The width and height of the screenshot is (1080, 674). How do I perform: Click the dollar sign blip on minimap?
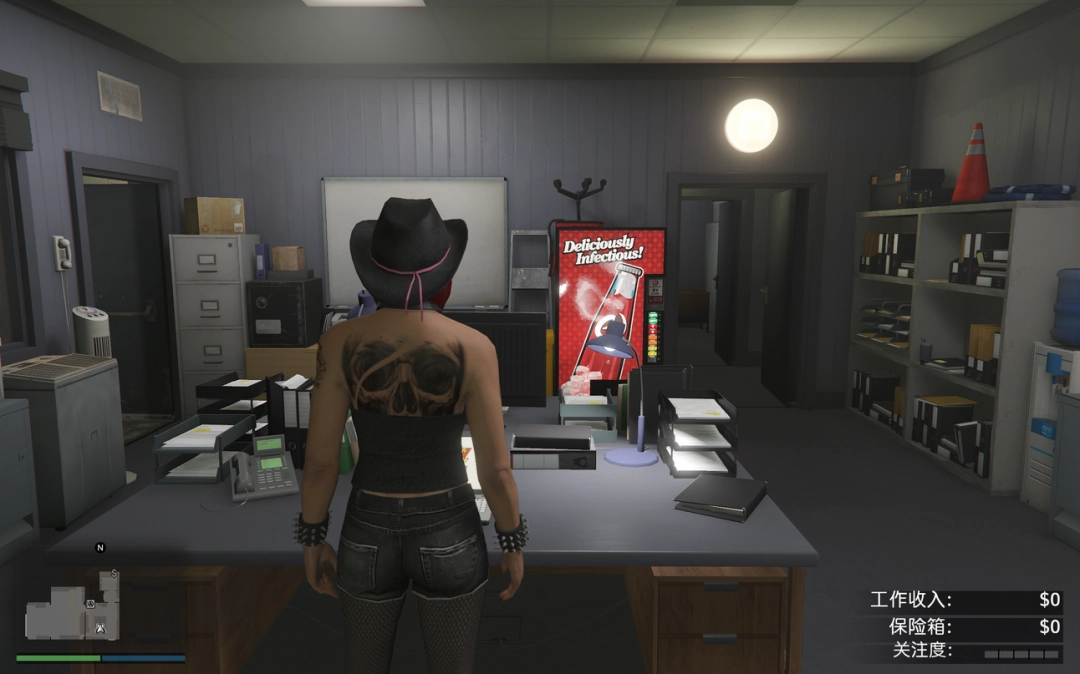click(x=114, y=574)
